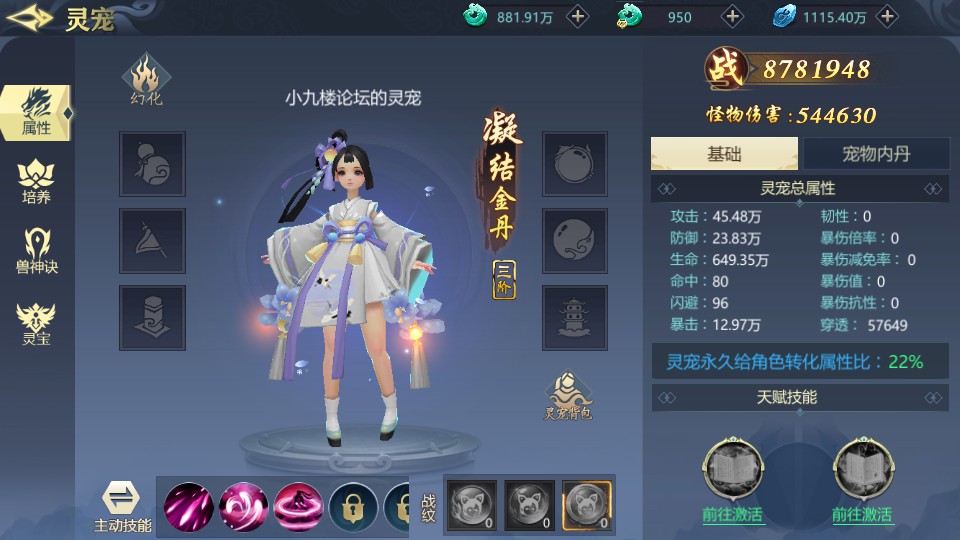This screenshot has height=540, width=960.
Task: Open the 培养 side tab
Action: click(36, 182)
